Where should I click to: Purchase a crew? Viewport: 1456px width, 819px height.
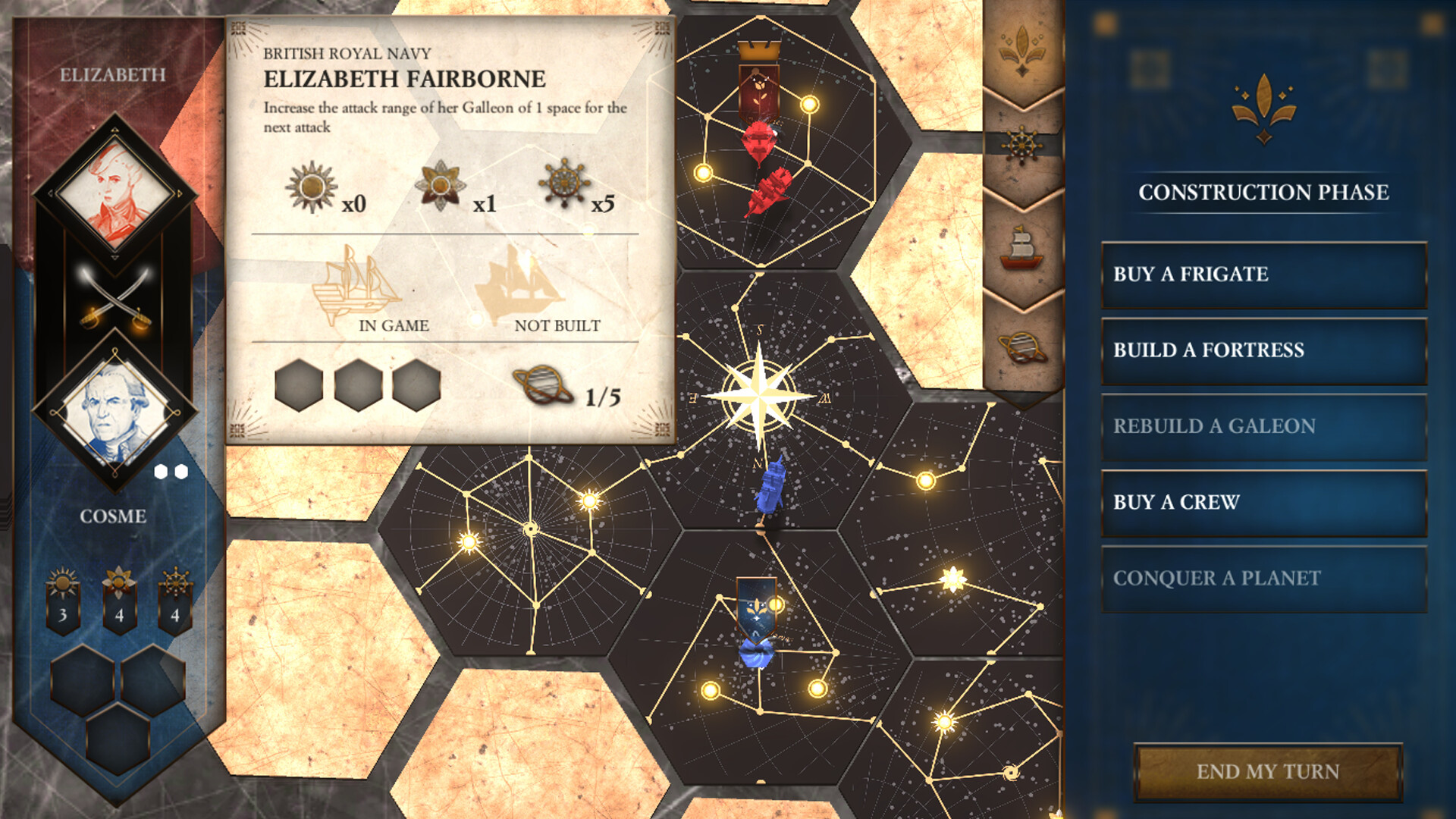[x=1263, y=502]
